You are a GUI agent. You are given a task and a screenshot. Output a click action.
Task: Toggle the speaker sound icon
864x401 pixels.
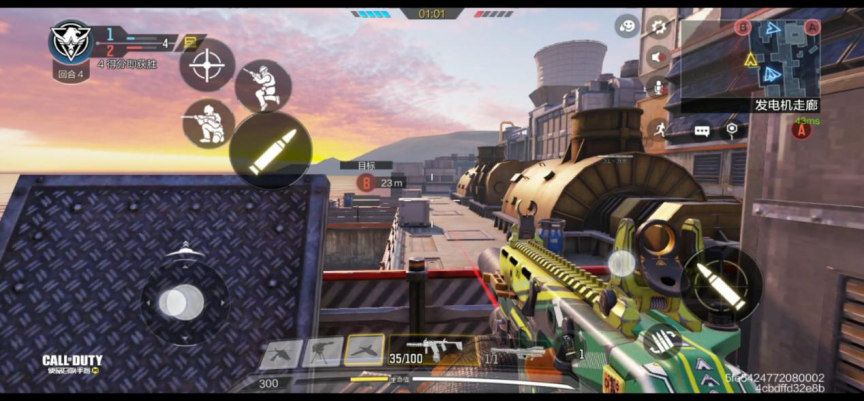click(x=658, y=57)
